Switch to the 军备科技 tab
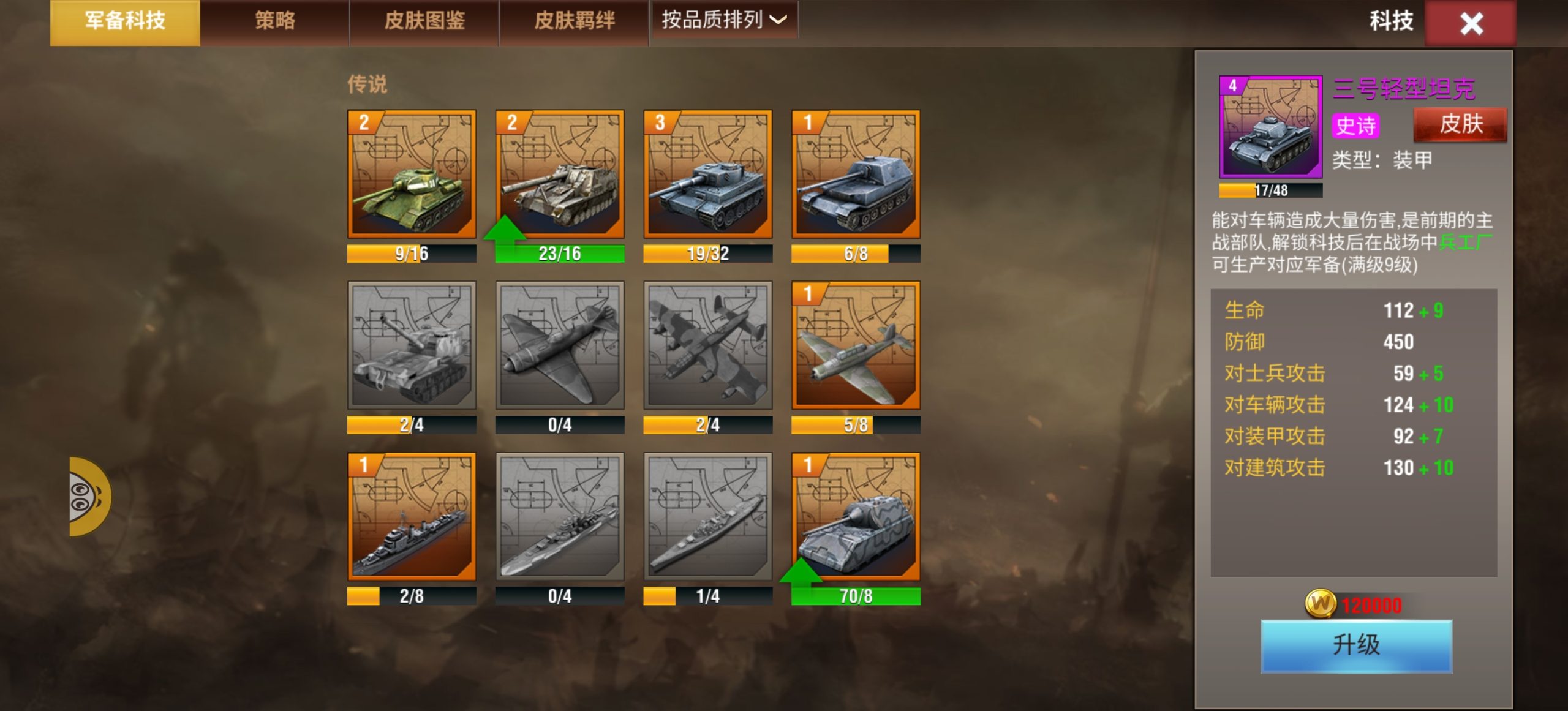1568x711 pixels. [x=125, y=22]
